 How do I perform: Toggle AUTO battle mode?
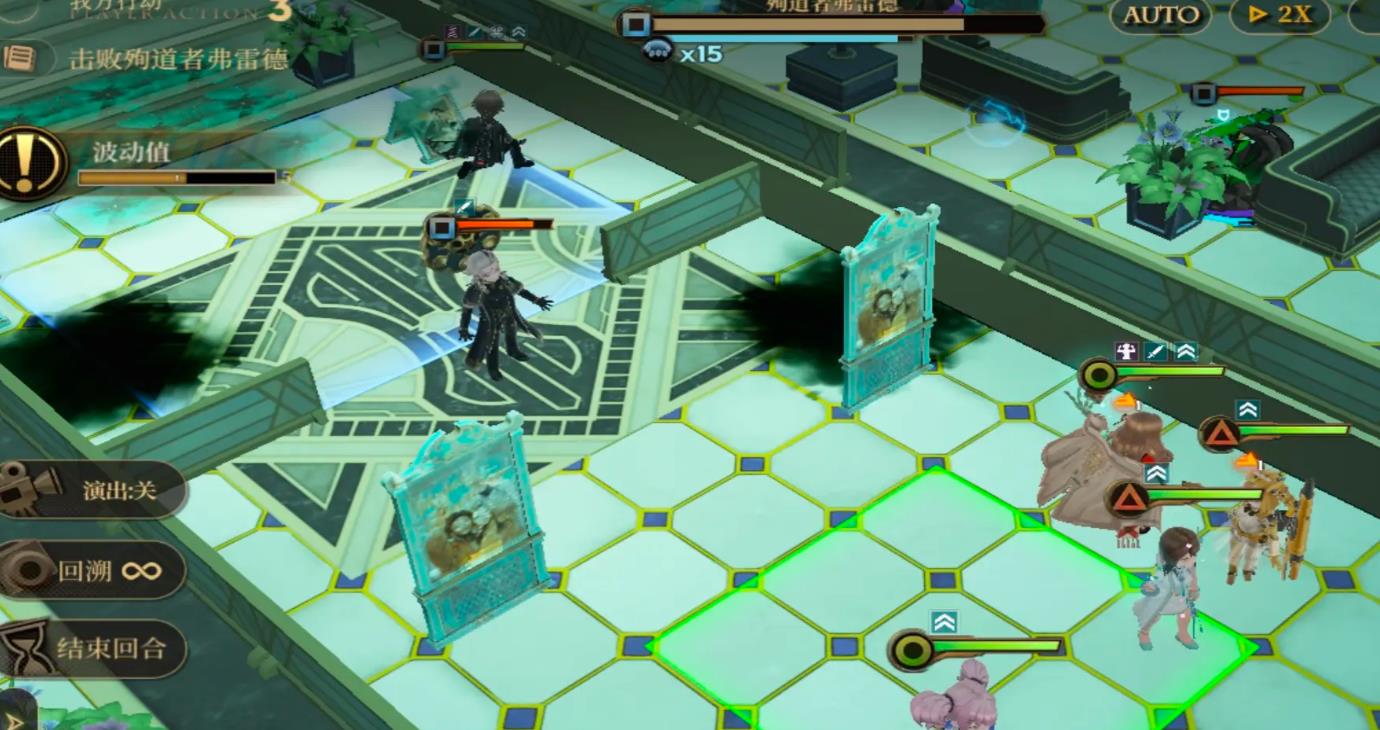1160,15
